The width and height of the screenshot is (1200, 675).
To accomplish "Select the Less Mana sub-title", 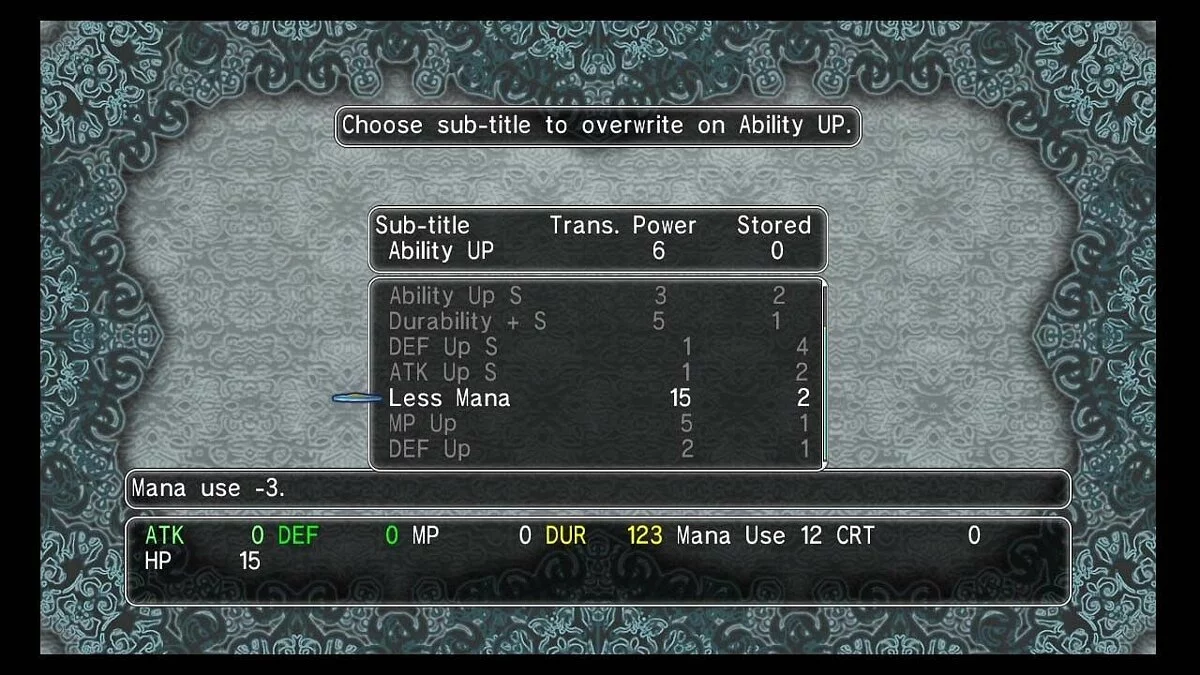I will (x=449, y=398).
